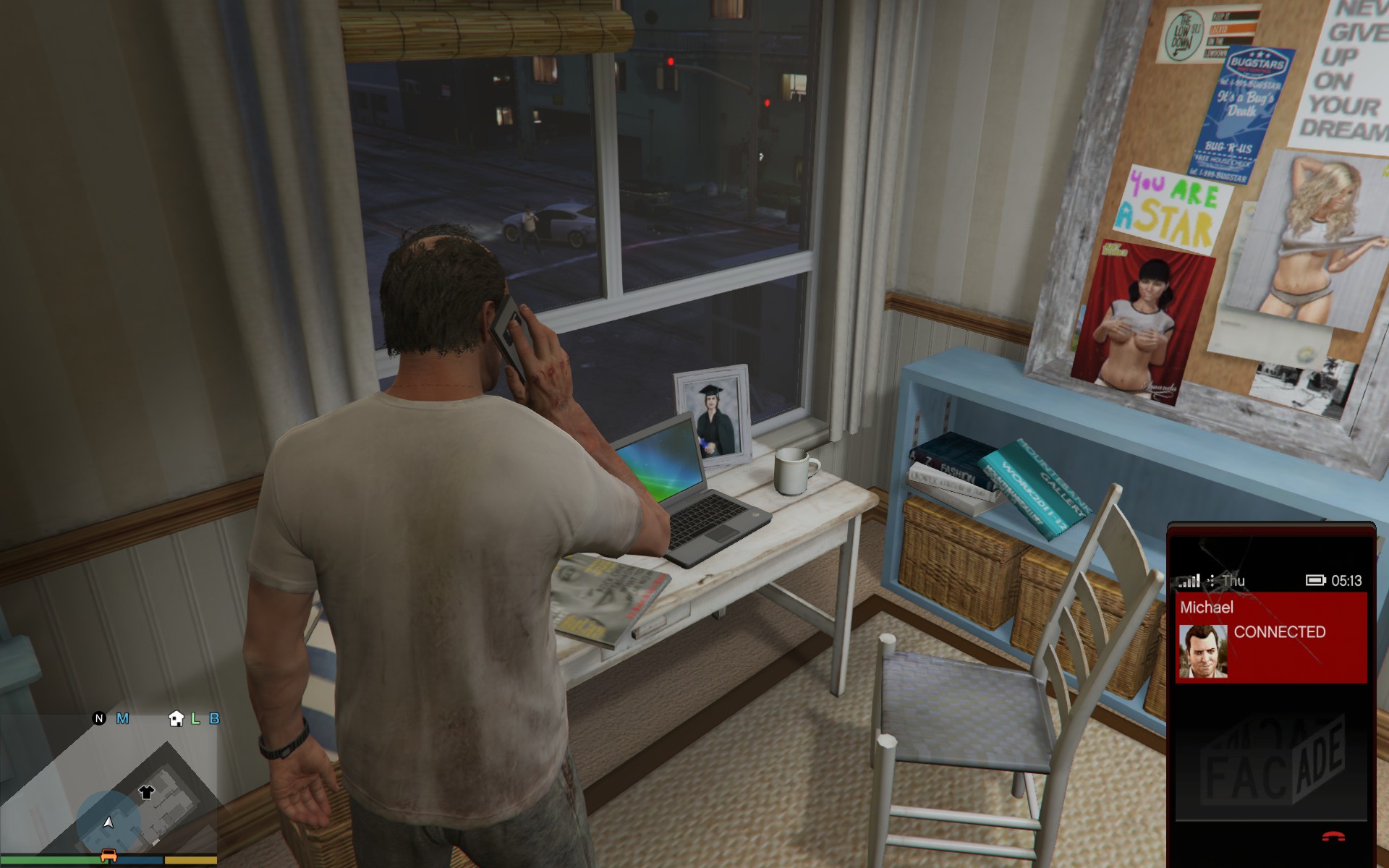Select the orange car marker on the minimap
The width and height of the screenshot is (1389, 868).
pyautogui.click(x=109, y=856)
